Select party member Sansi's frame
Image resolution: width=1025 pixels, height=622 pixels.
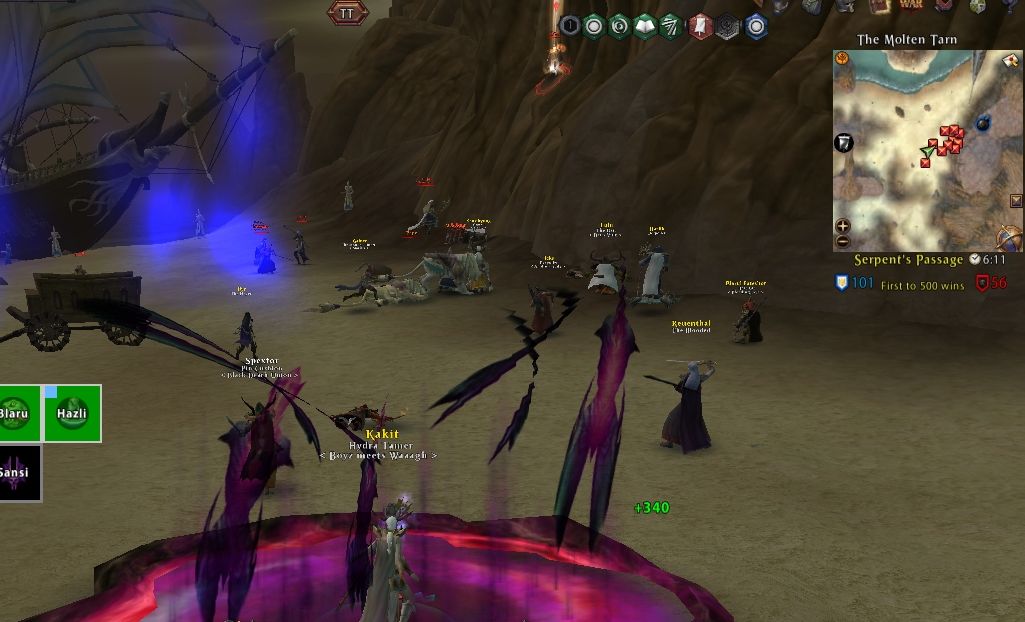pyautogui.click(x=19, y=472)
